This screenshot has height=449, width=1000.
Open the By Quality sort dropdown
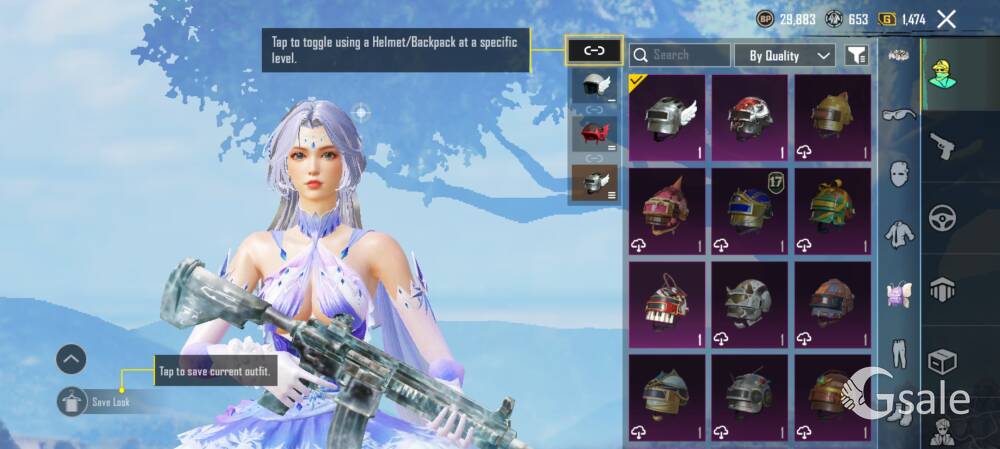(x=789, y=56)
